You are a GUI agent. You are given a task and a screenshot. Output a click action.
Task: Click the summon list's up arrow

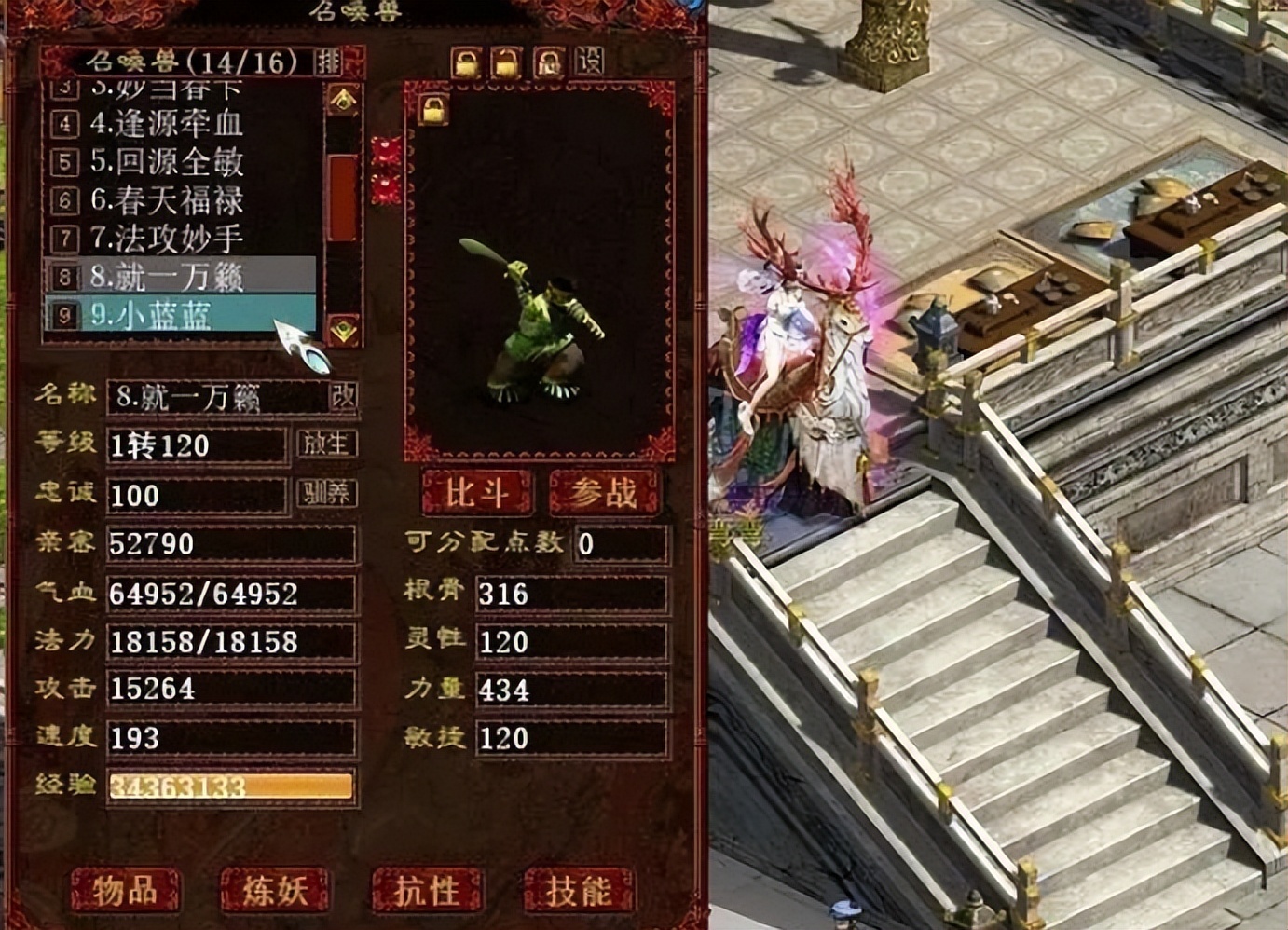[x=343, y=100]
